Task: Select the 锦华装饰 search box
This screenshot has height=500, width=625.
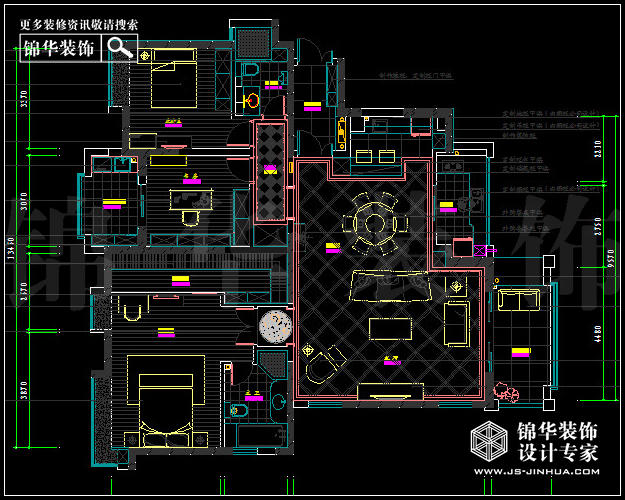Action: 60,48
